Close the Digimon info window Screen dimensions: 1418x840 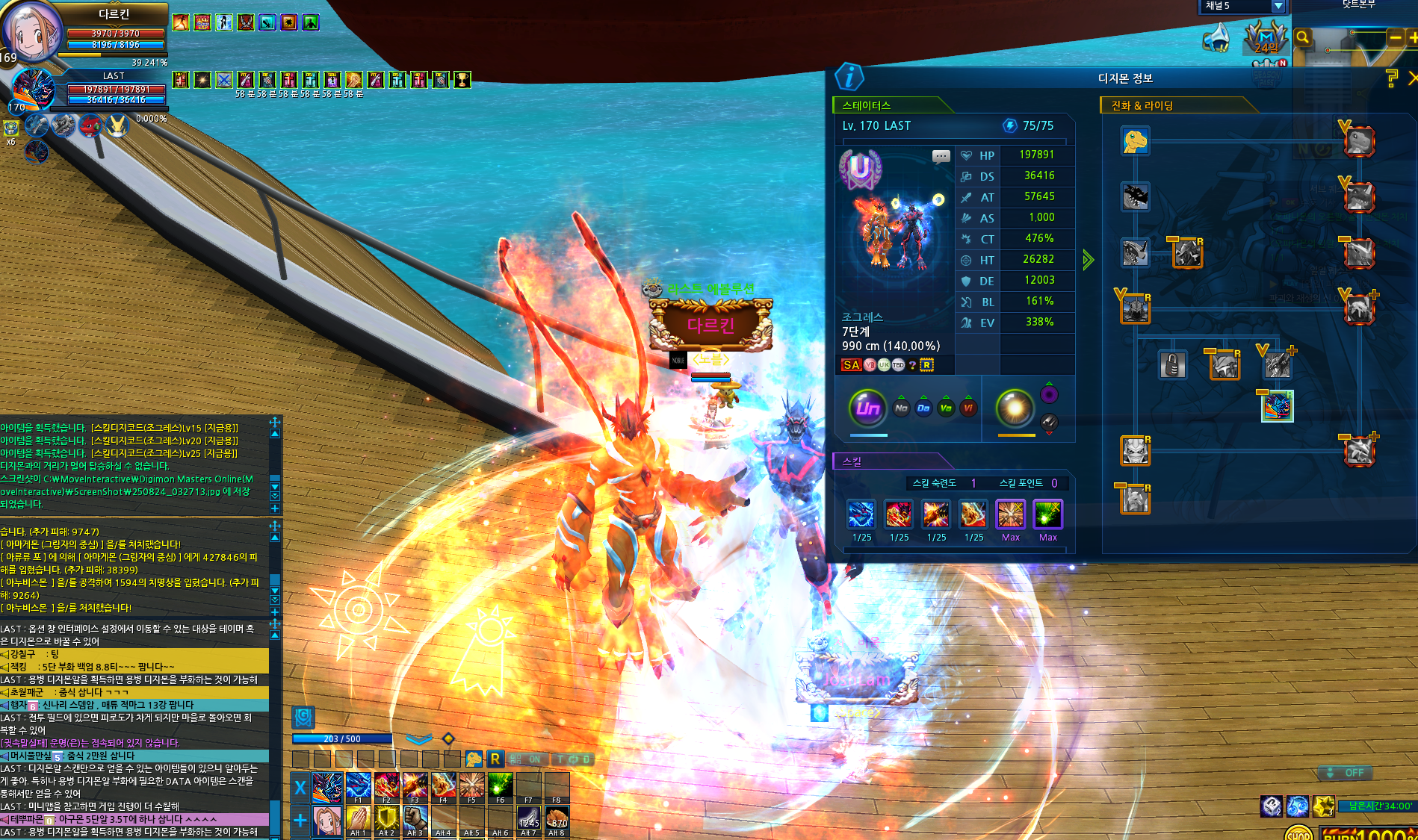(1412, 78)
